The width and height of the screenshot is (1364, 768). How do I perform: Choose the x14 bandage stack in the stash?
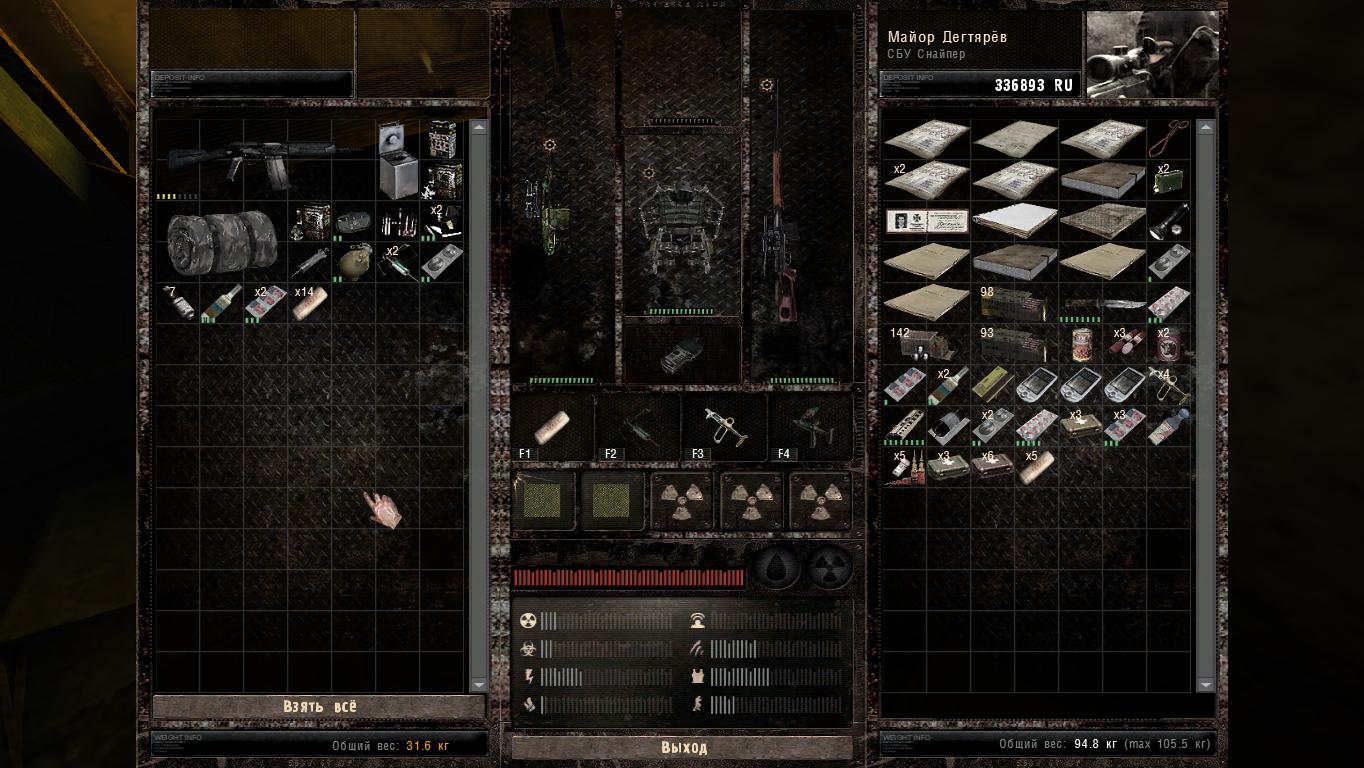309,303
